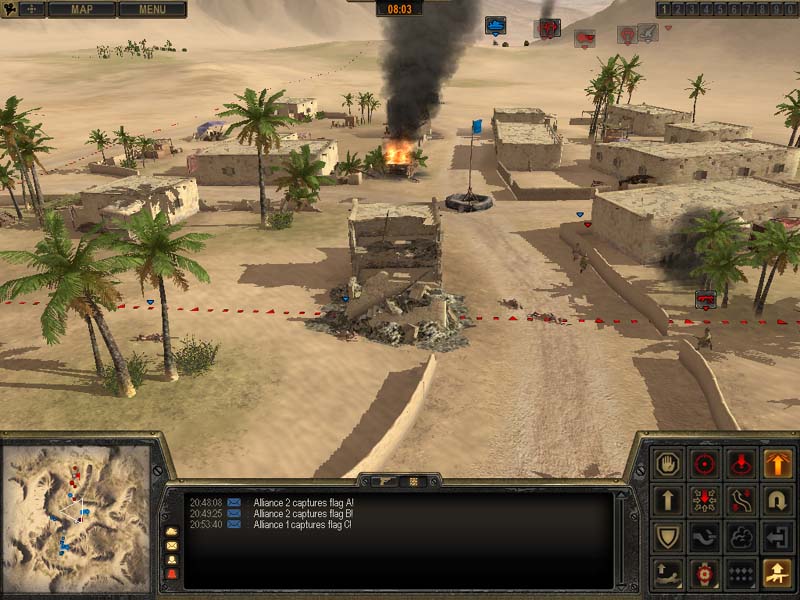This screenshot has width=800, height=600.
Task: Click the blue tank unit marker
Action: (495, 25)
